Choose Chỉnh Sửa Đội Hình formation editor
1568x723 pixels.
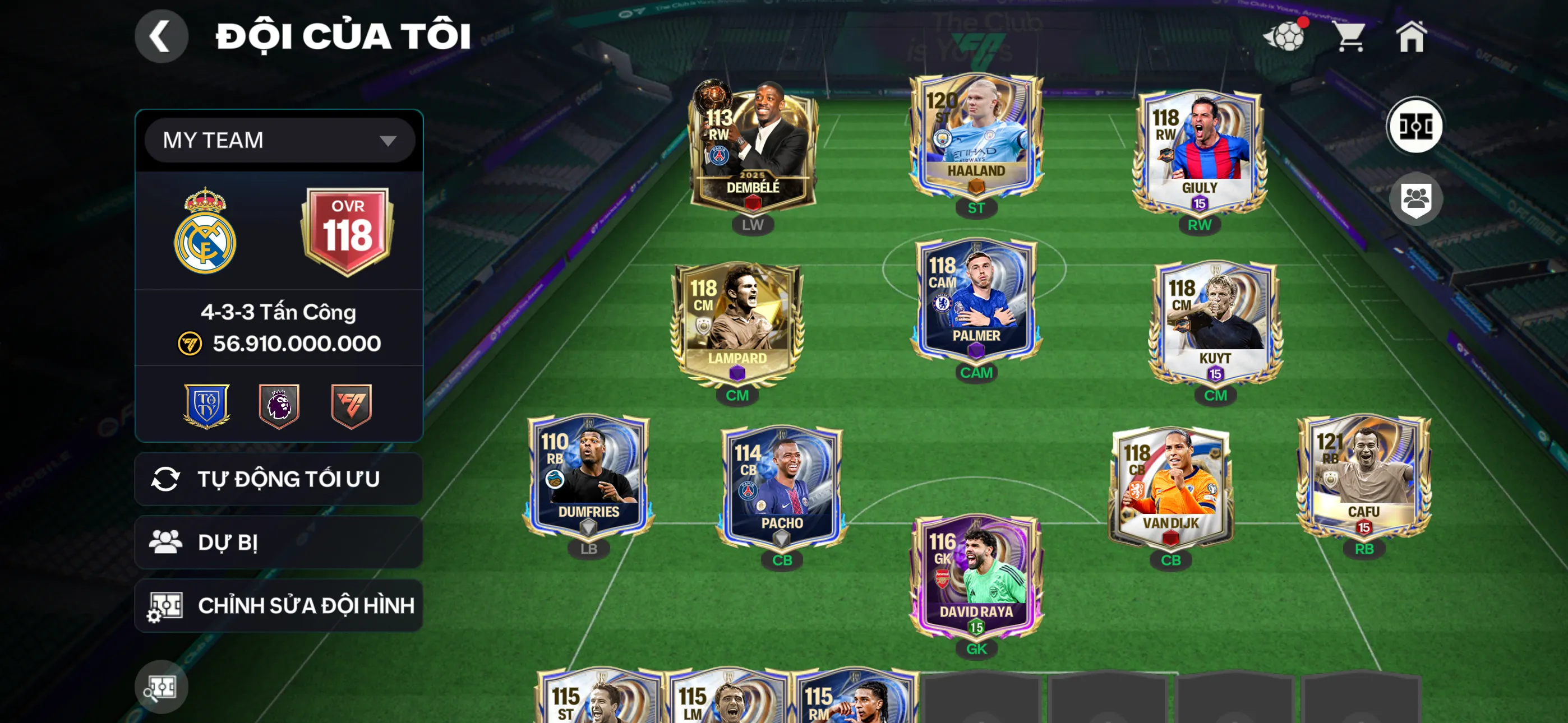[278, 605]
